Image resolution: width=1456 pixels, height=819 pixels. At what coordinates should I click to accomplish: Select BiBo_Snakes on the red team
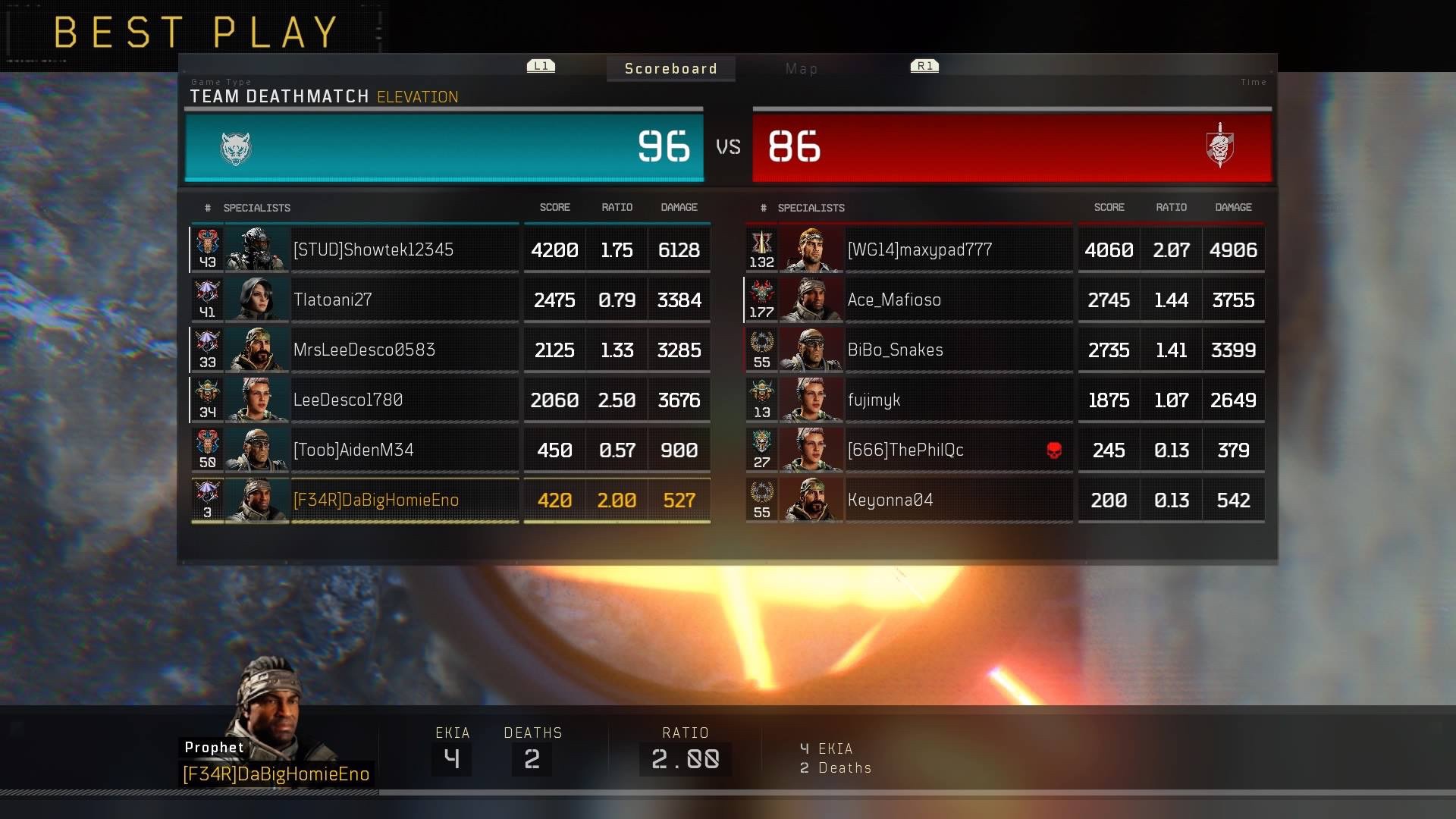(x=895, y=350)
